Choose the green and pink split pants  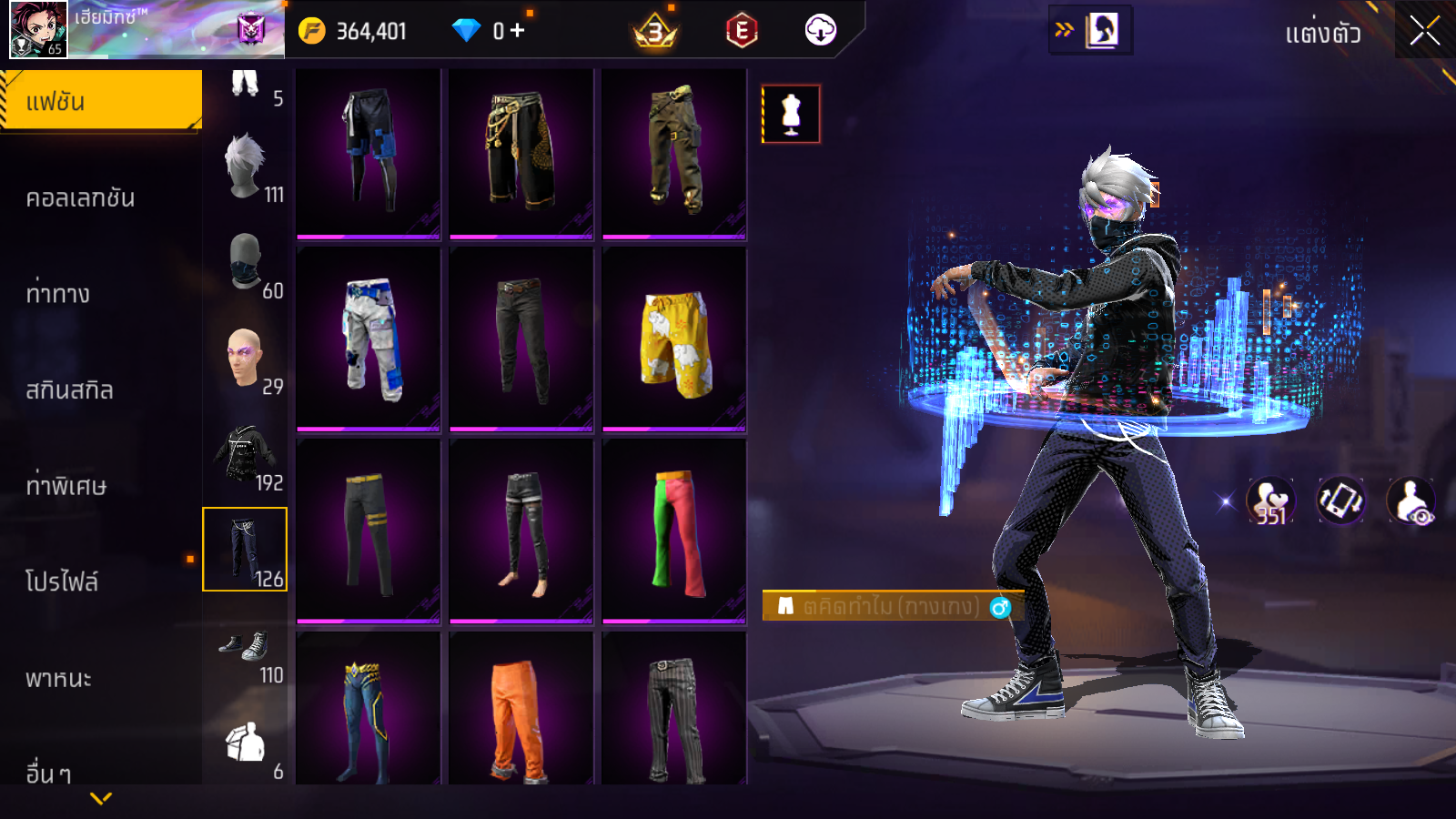click(674, 531)
